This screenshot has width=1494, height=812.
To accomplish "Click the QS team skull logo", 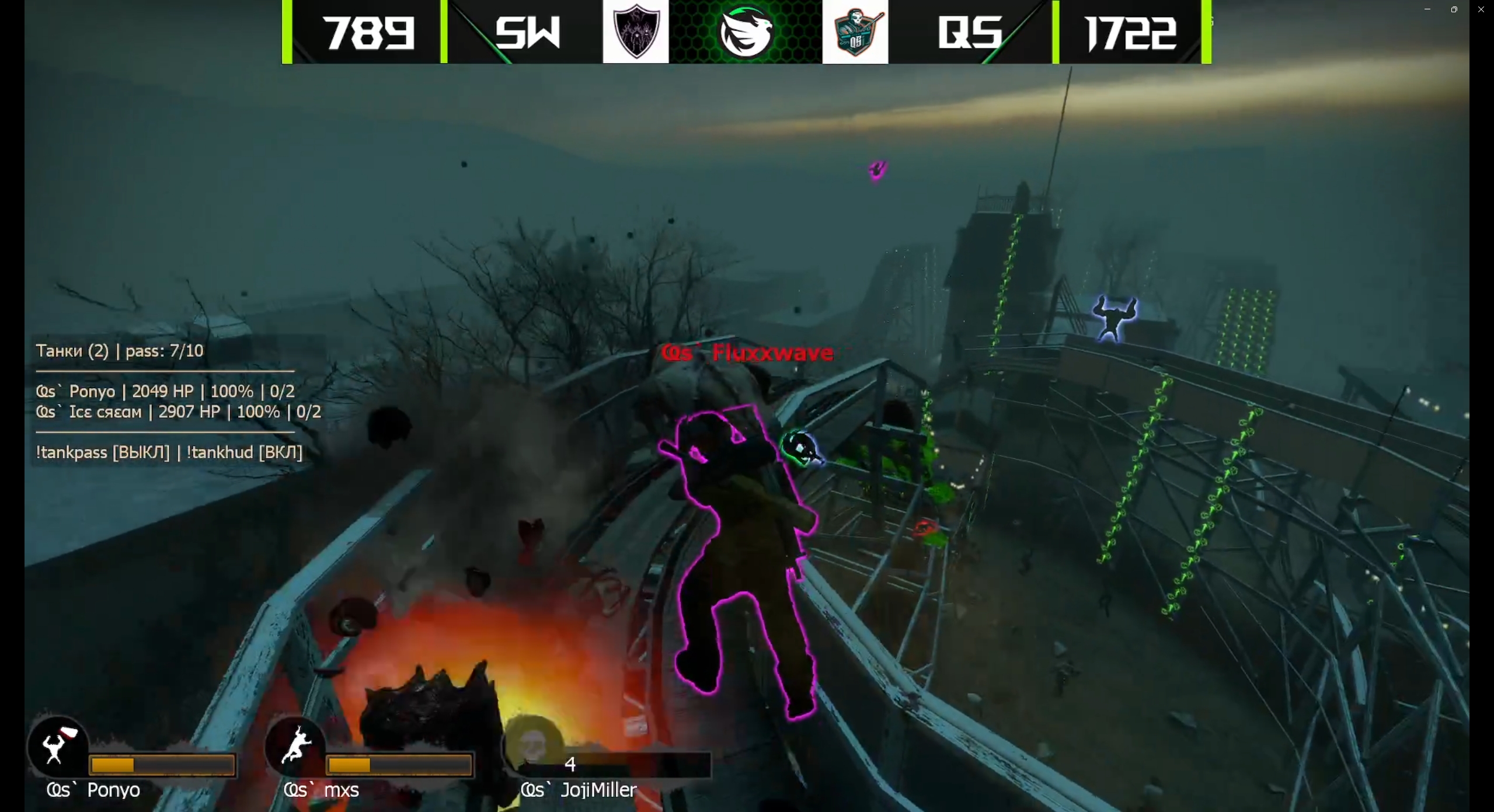I will point(855,32).
